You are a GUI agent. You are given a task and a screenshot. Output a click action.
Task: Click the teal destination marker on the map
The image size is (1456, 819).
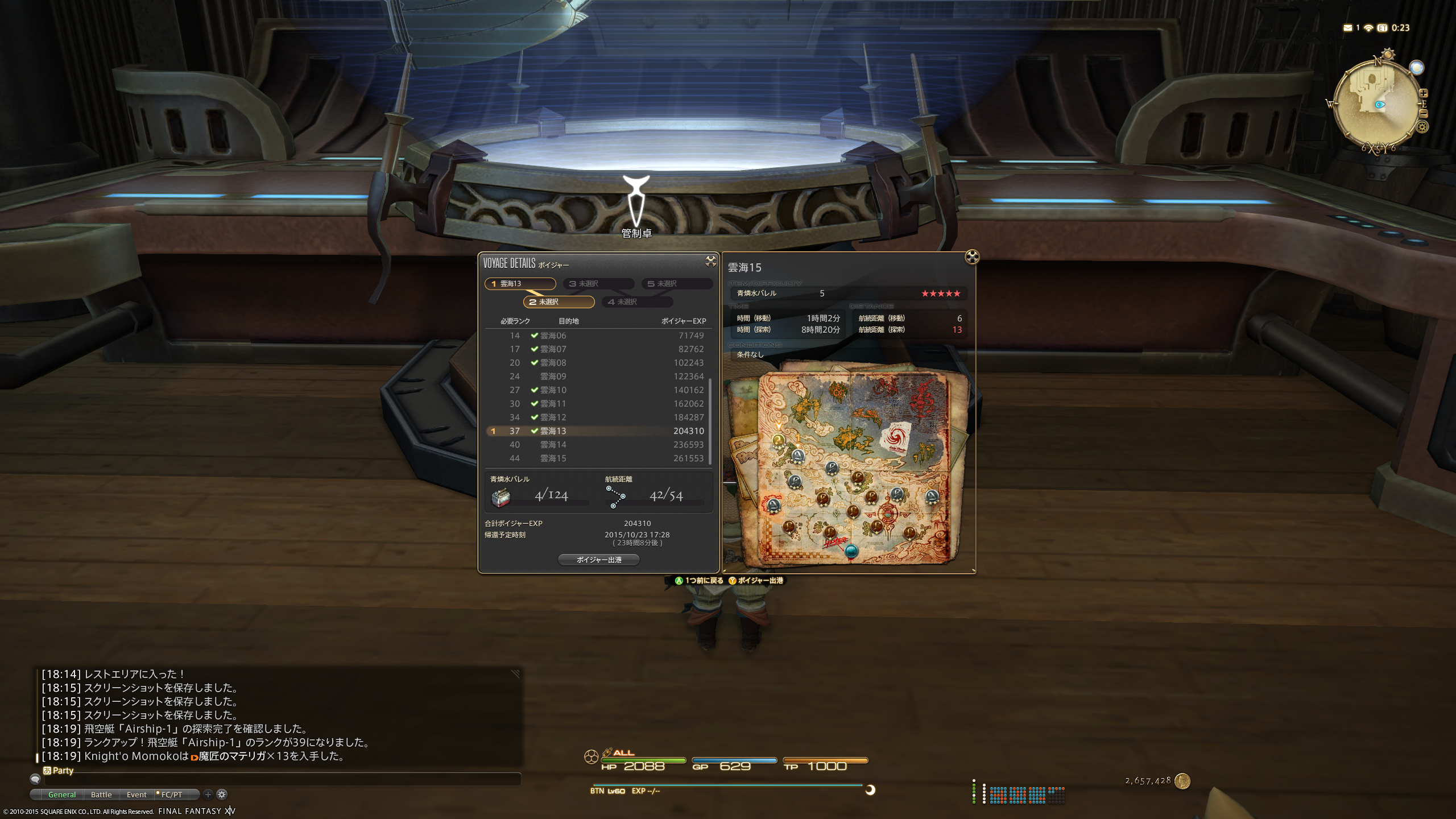pos(851,551)
